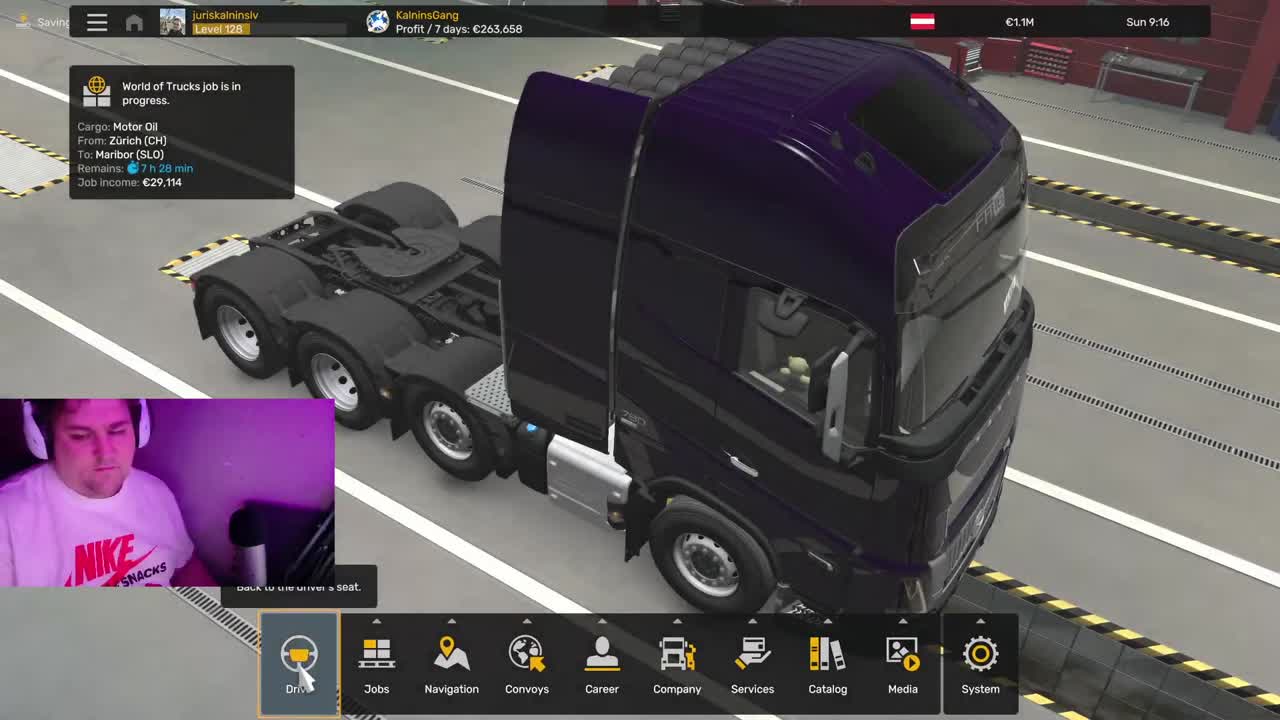Open the Convoys menu

(x=526, y=664)
